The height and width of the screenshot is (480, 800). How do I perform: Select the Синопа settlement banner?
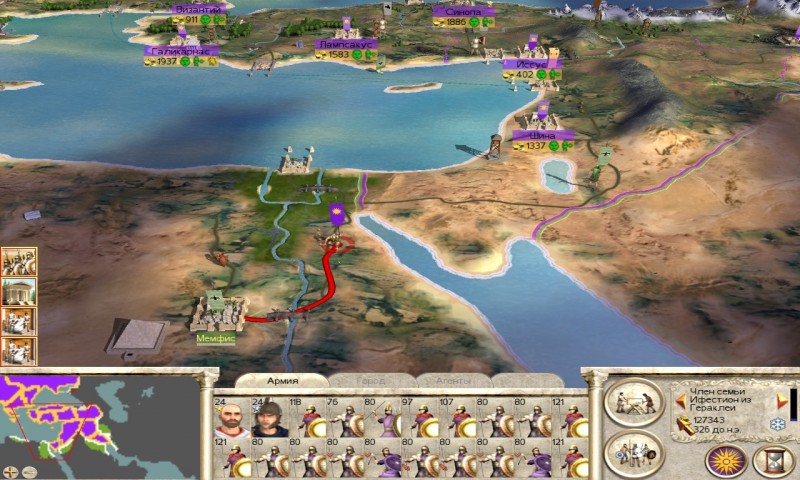click(x=463, y=12)
